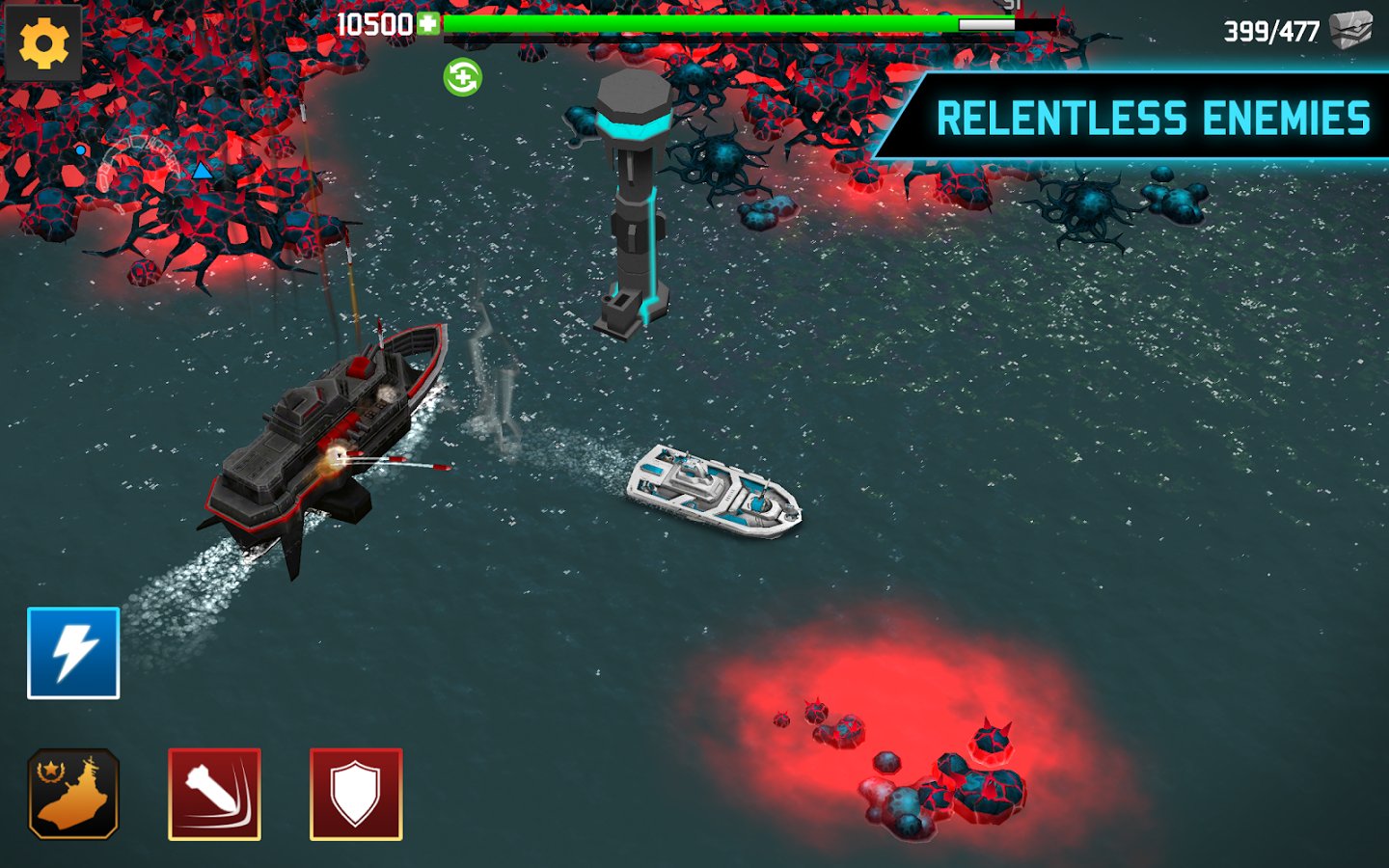The height and width of the screenshot is (868, 1389).
Task: Click the green health plus icon
Action: (x=428, y=23)
